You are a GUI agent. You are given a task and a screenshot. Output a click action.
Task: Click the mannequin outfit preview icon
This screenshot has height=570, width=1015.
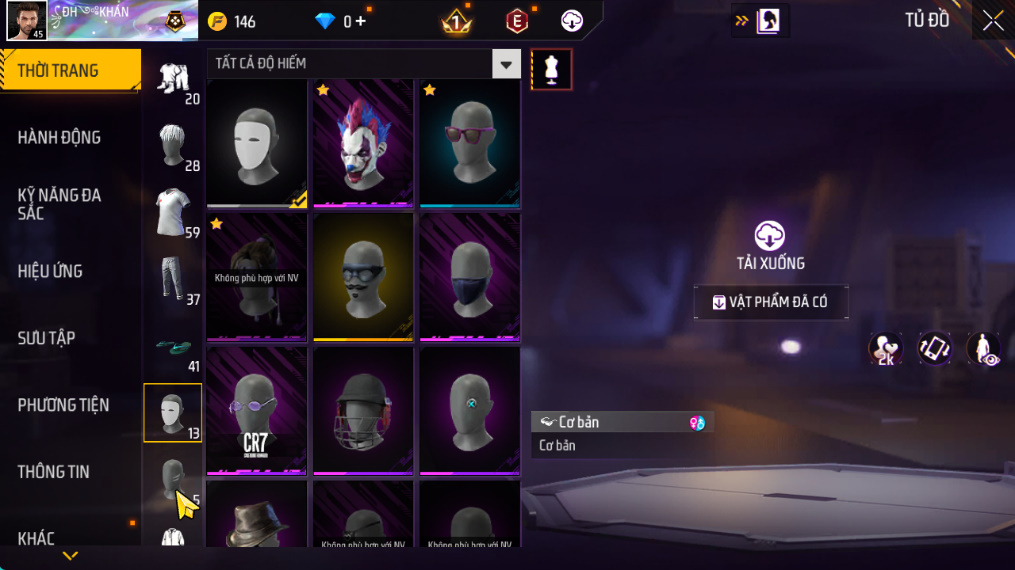point(551,69)
